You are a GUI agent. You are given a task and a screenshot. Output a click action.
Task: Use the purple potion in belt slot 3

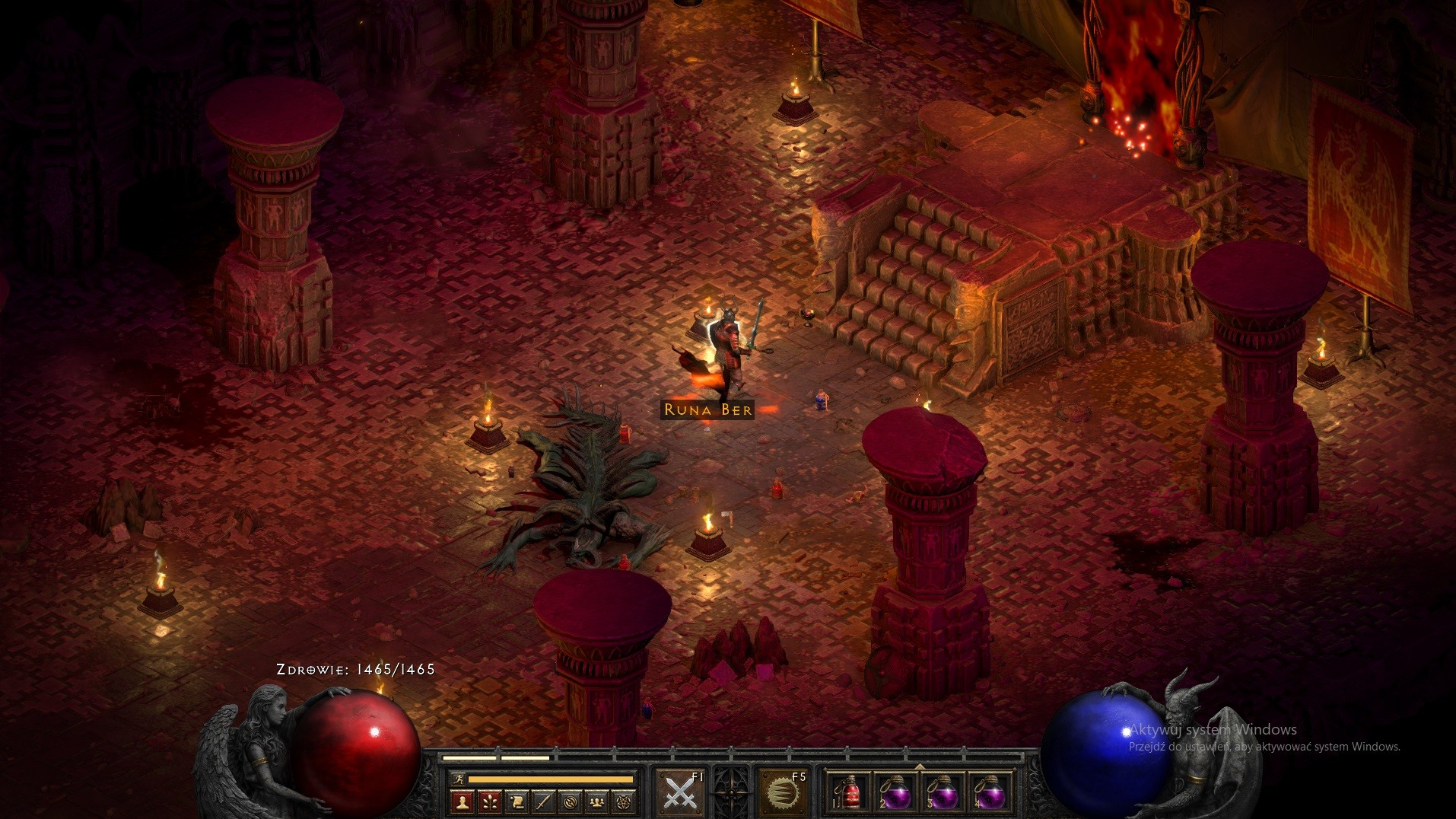coord(943,793)
